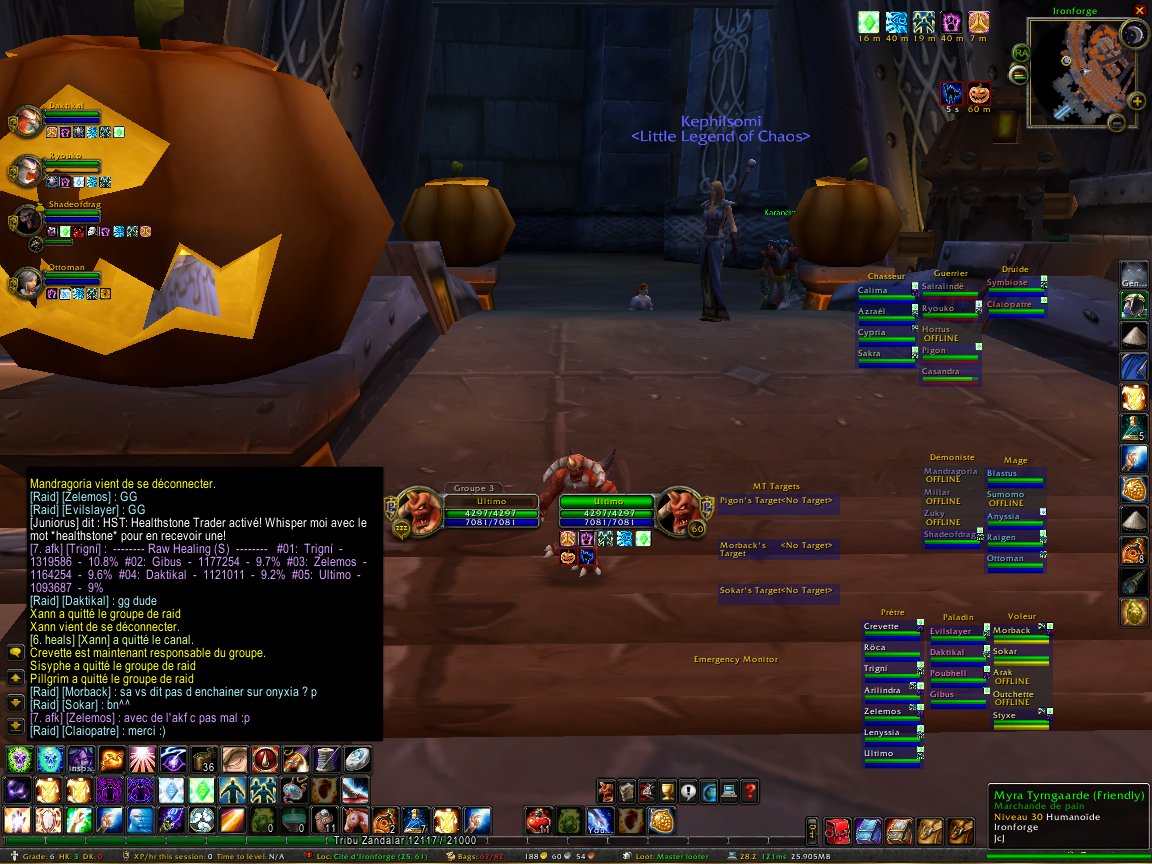Zoom in the Ironforge minimap

click(1136, 100)
